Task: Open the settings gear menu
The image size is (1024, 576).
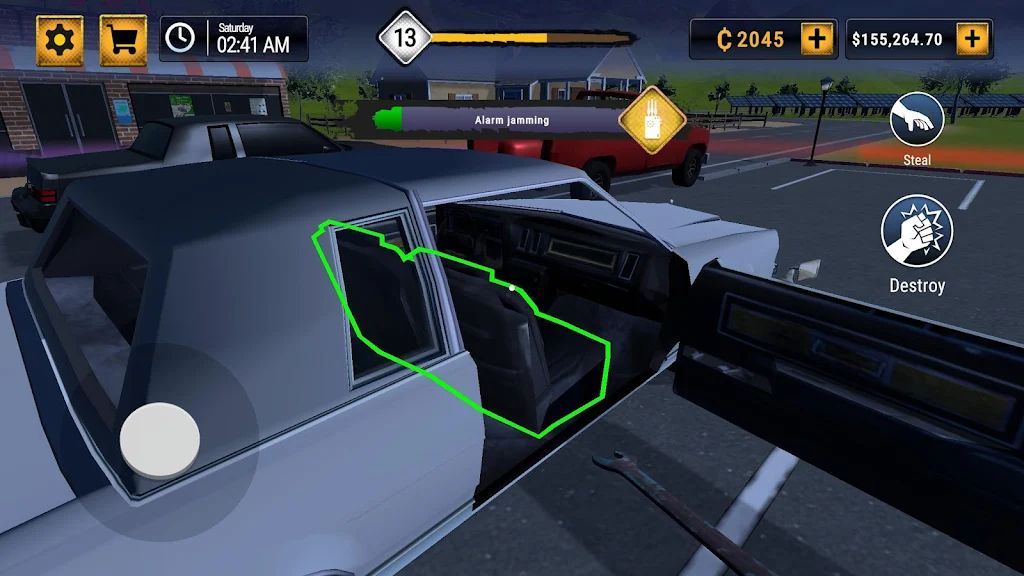Action: (x=60, y=40)
